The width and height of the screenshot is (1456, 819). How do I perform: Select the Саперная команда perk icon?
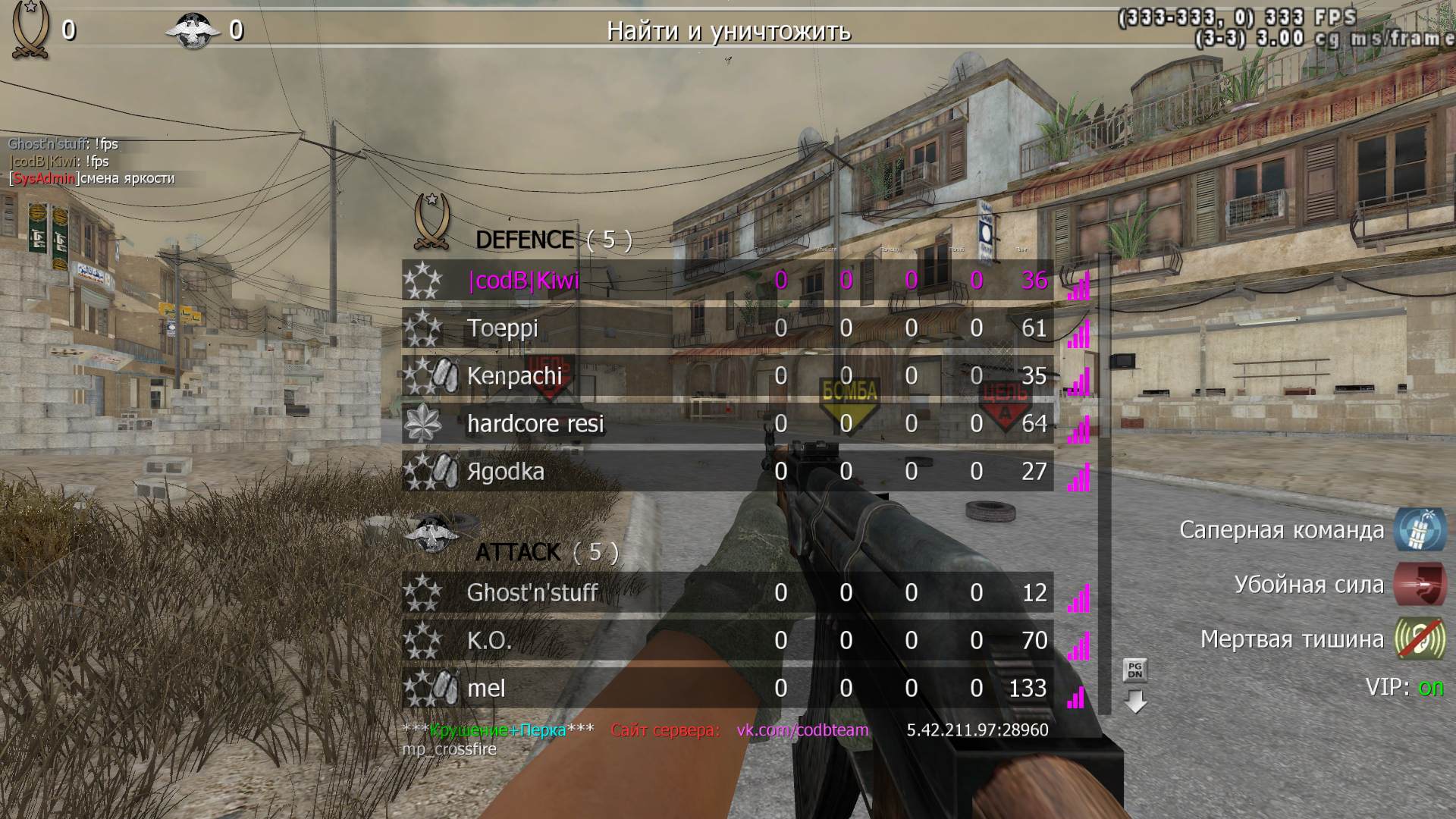pyautogui.click(x=1420, y=529)
